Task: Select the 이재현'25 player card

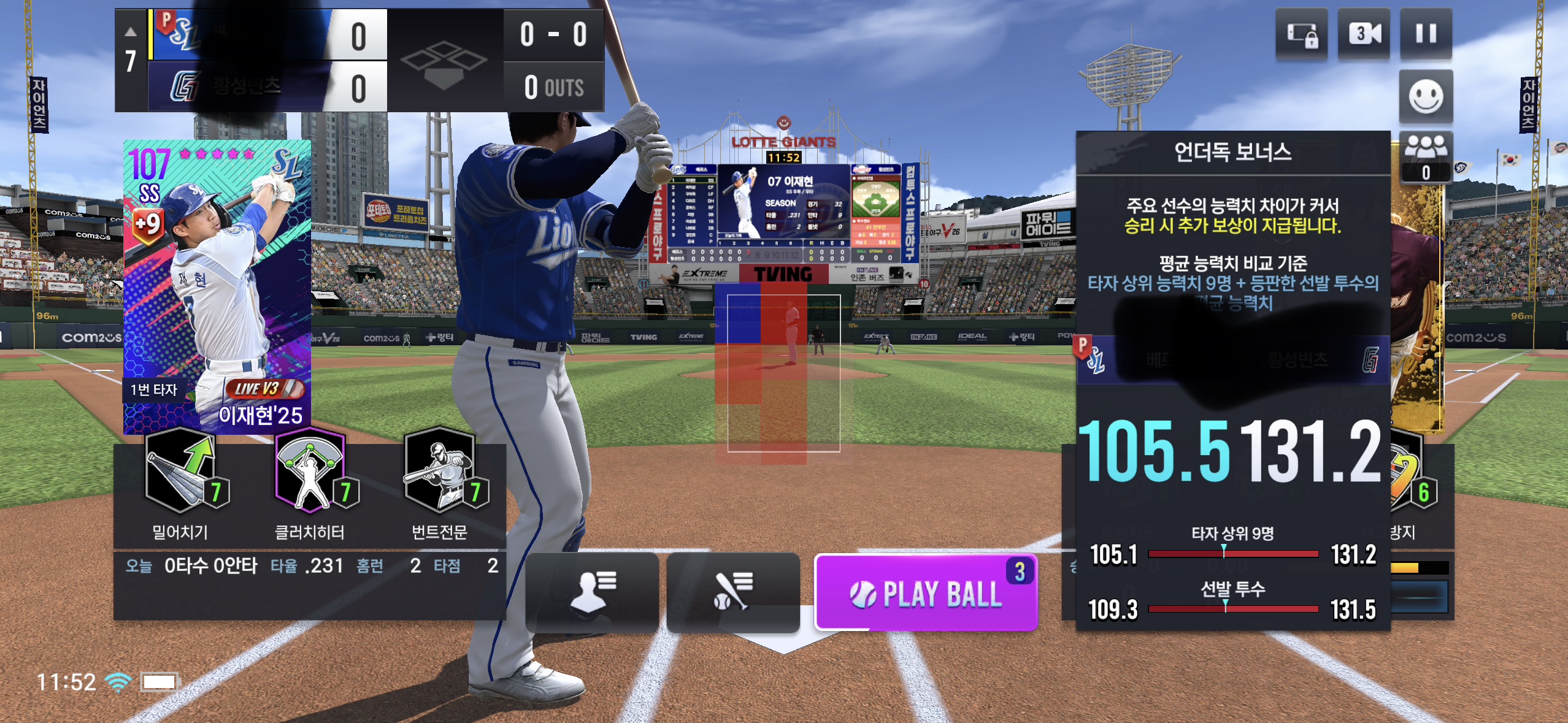Action: [x=217, y=287]
